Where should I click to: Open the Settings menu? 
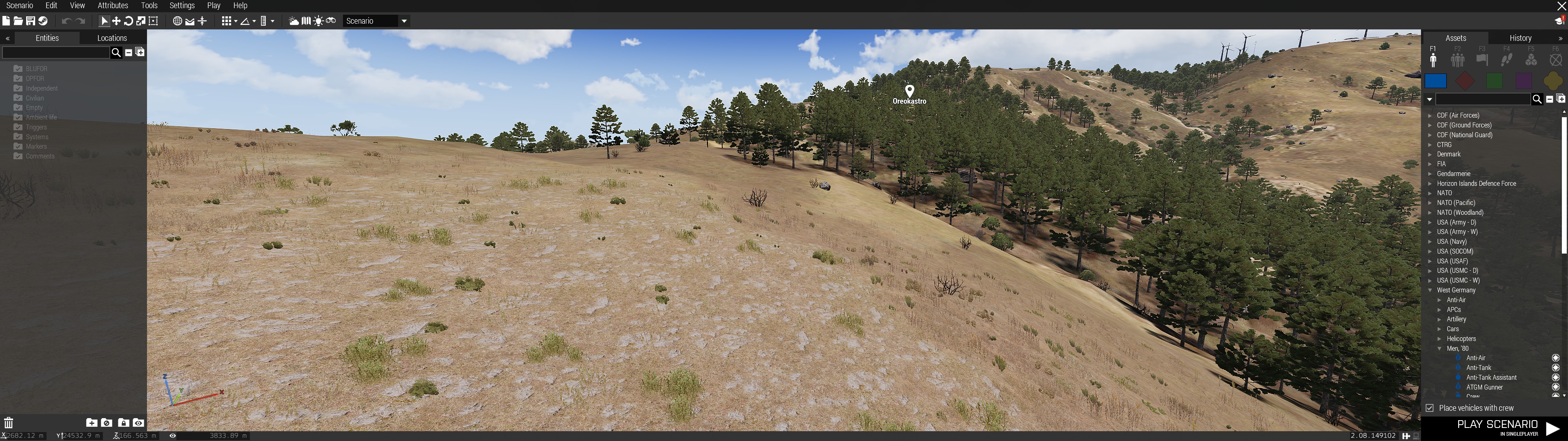tap(182, 5)
